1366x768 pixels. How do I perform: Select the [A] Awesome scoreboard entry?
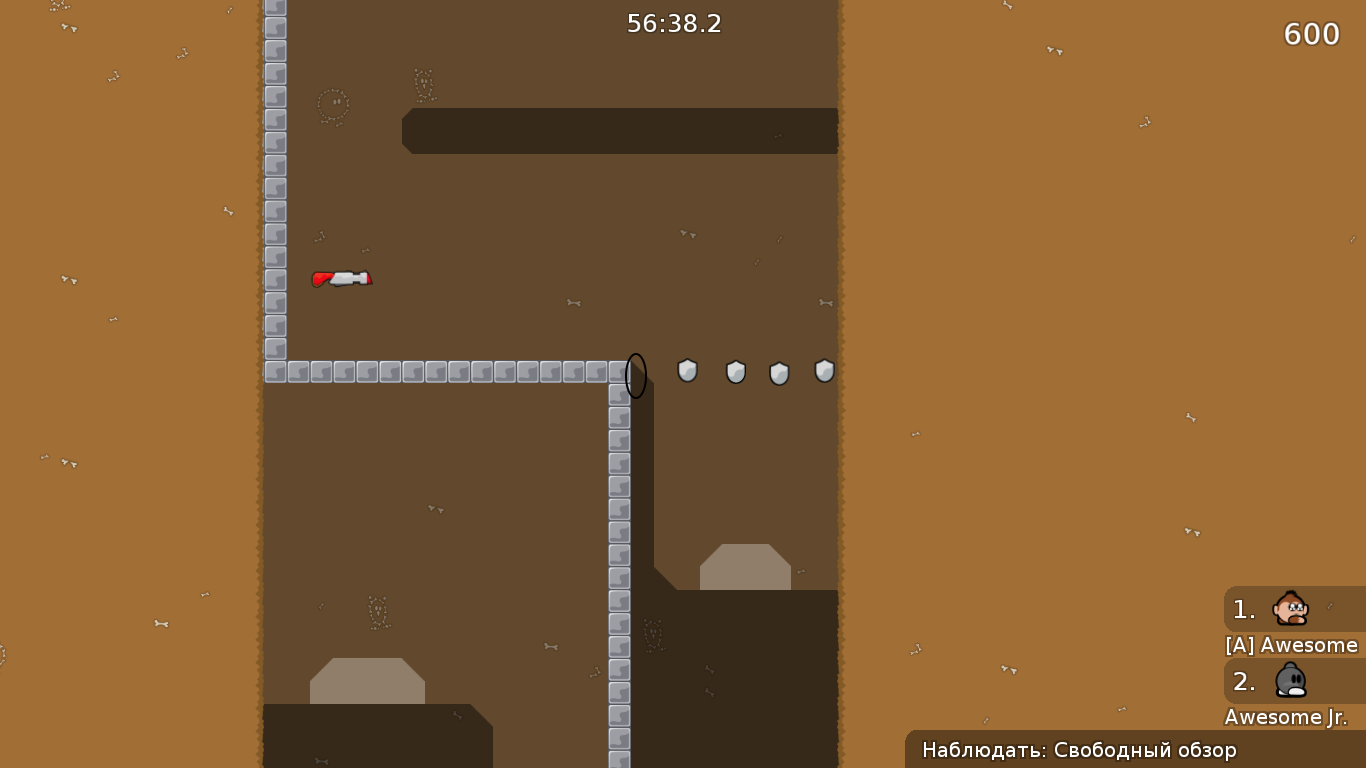1290,645
